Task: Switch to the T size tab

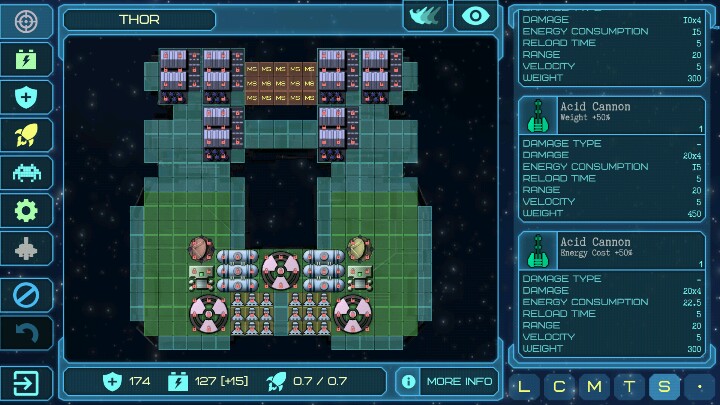Action: 628,386
